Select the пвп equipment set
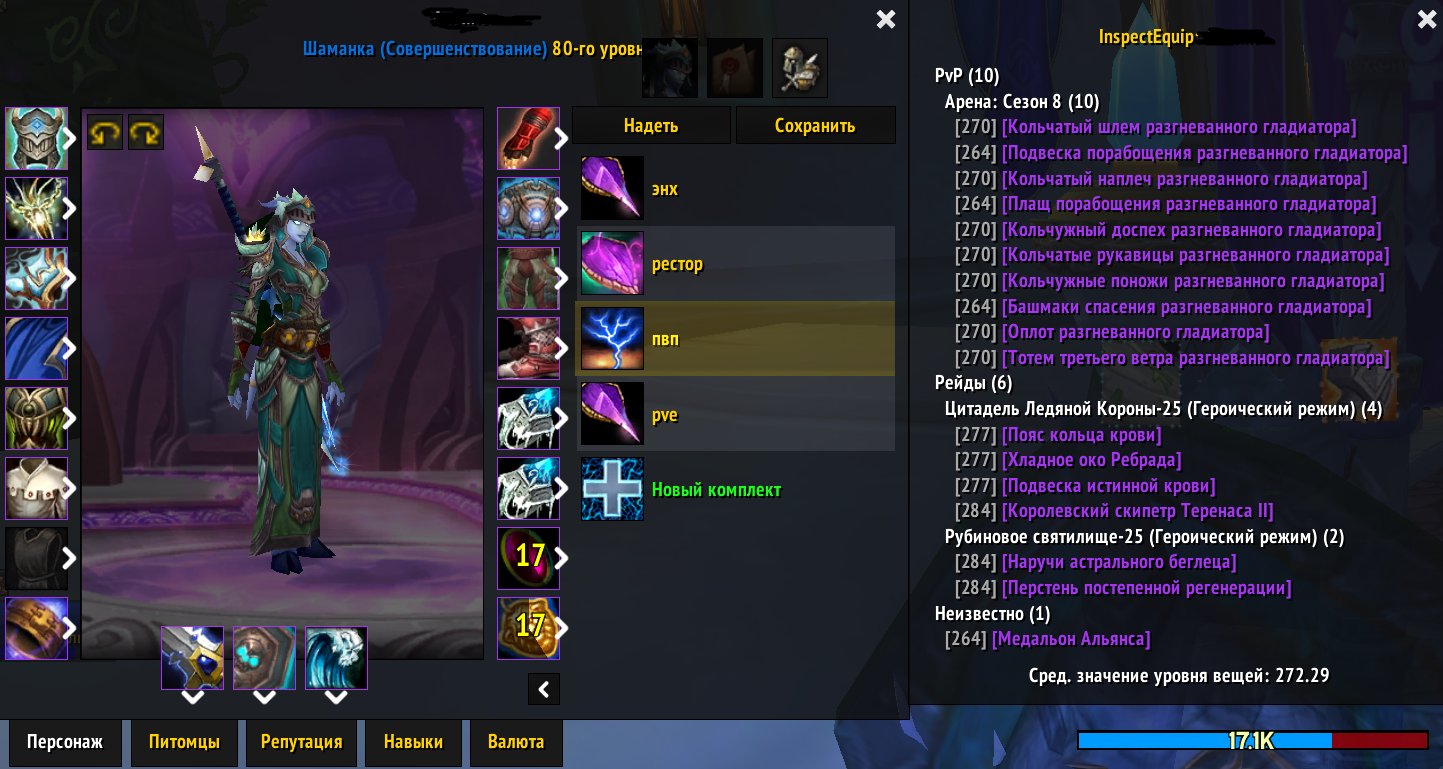This screenshot has height=769, width=1443. pyautogui.click(x=735, y=339)
